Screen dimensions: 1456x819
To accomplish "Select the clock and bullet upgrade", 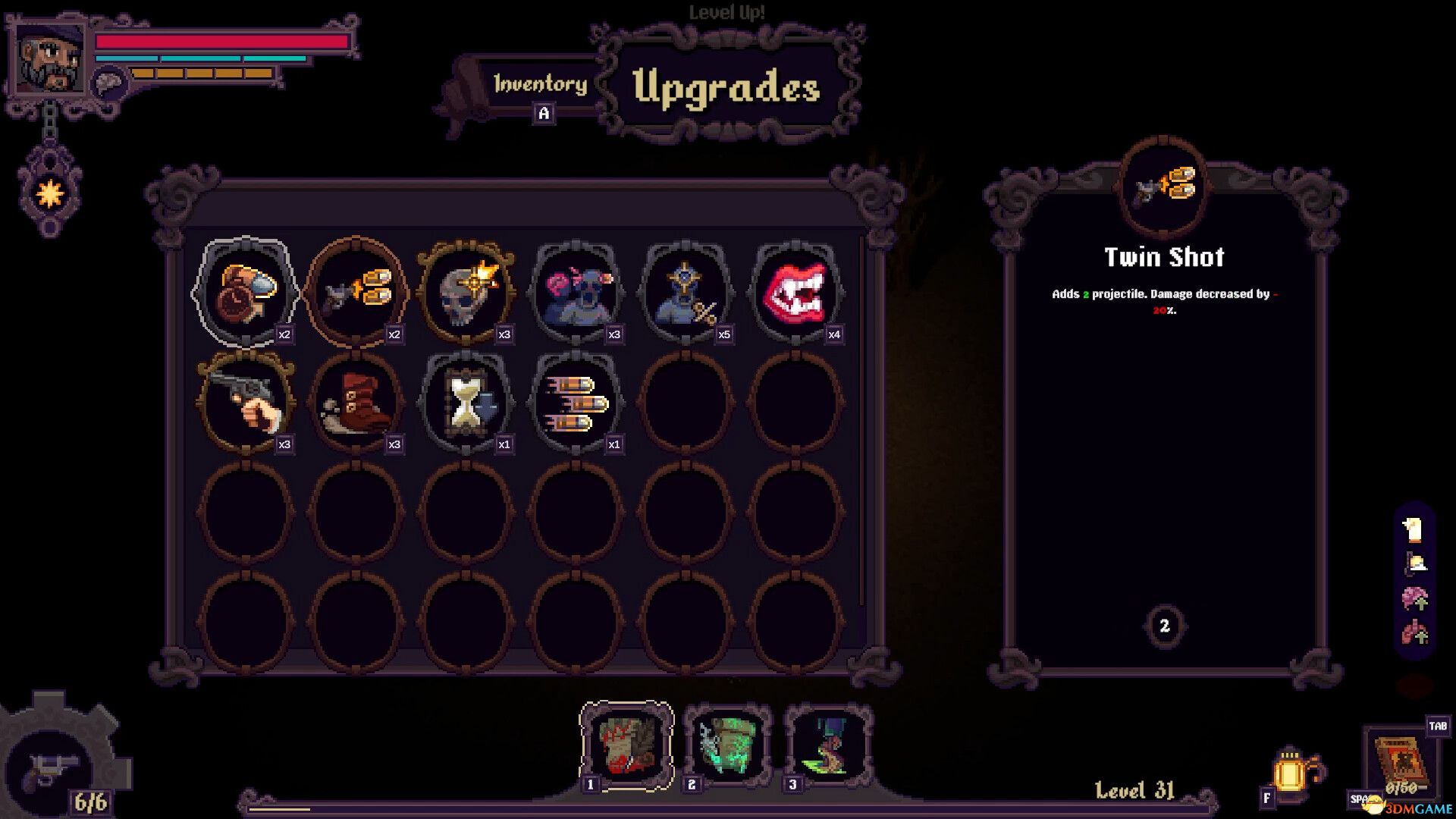I will [246, 292].
